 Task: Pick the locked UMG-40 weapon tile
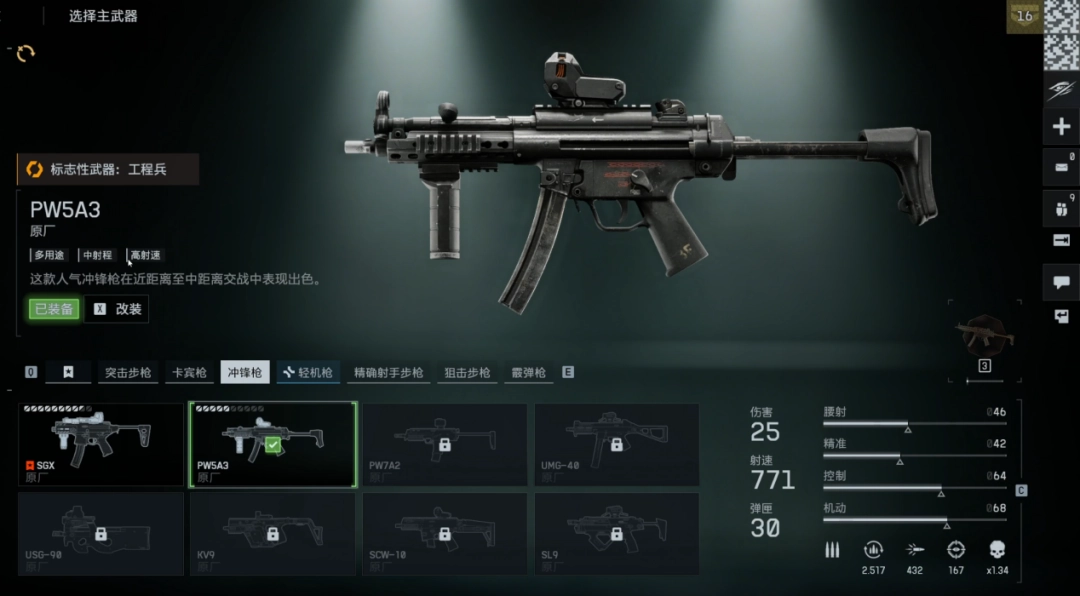616,444
